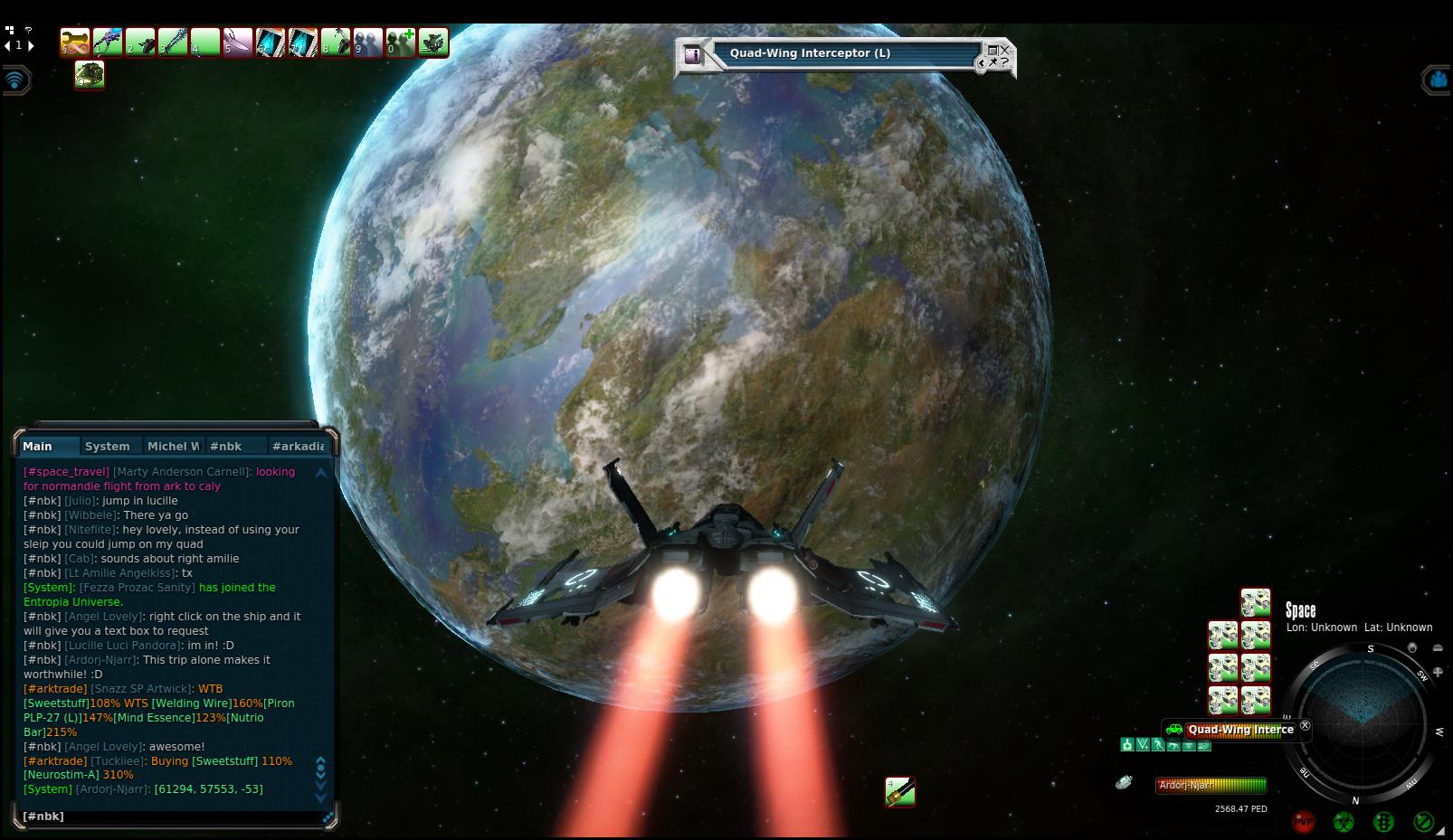Viewport: 1453px width, 840px height.
Task: Select the #arkadia chat tab
Action: pyautogui.click(x=298, y=446)
